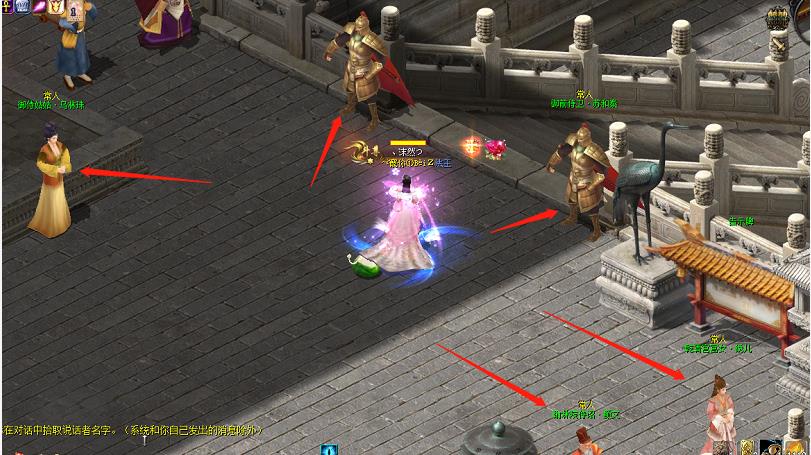This screenshot has height=455, width=811.
Task: Open the golden crest status icon
Action: pos(57,7)
